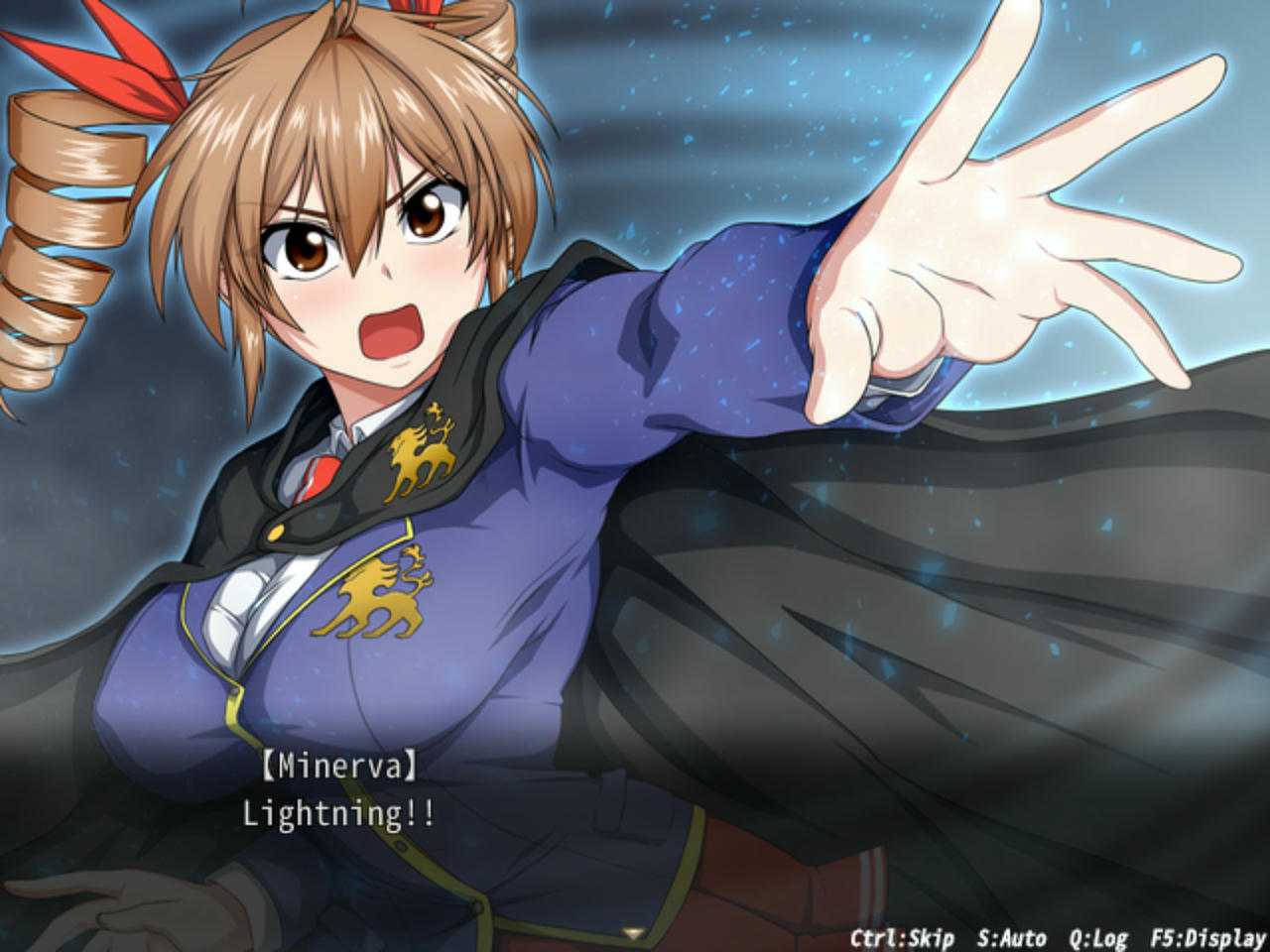Toggle Skip mode using Ctrl:Skip label
This screenshot has height=952, width=1270.
900,936
